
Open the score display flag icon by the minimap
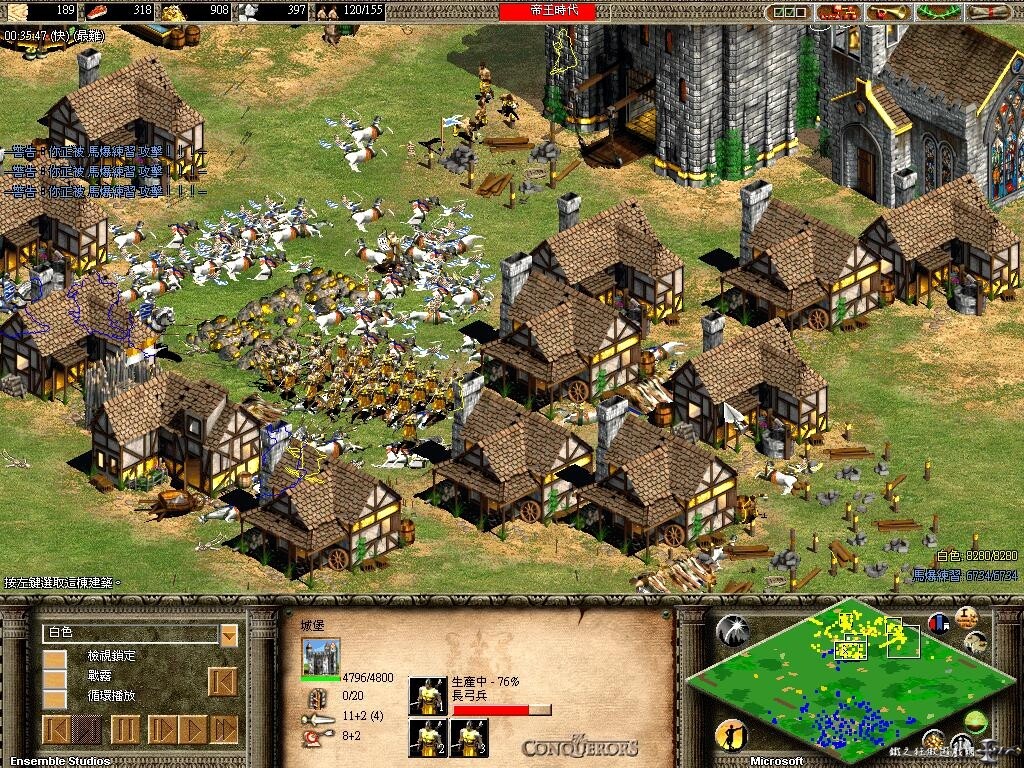[x=938, y=623]
